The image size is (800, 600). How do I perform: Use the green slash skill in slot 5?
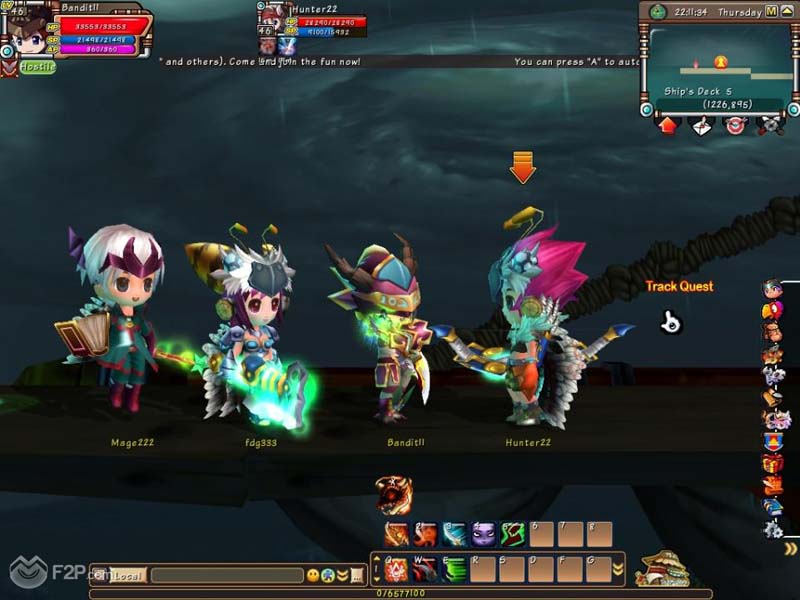pyautogui.click(x=513, y=534)
